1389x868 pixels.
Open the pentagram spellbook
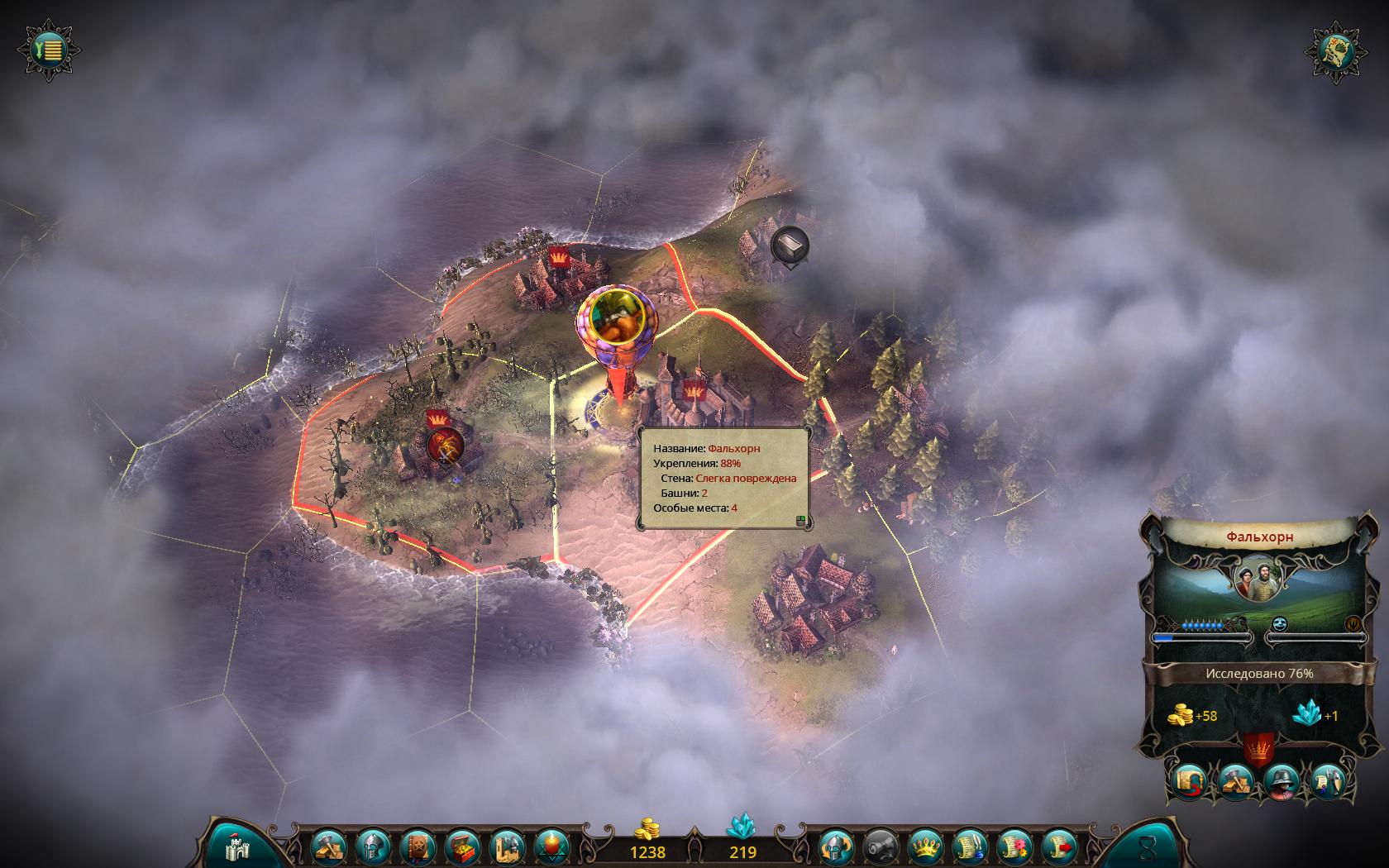pos(417,847)
